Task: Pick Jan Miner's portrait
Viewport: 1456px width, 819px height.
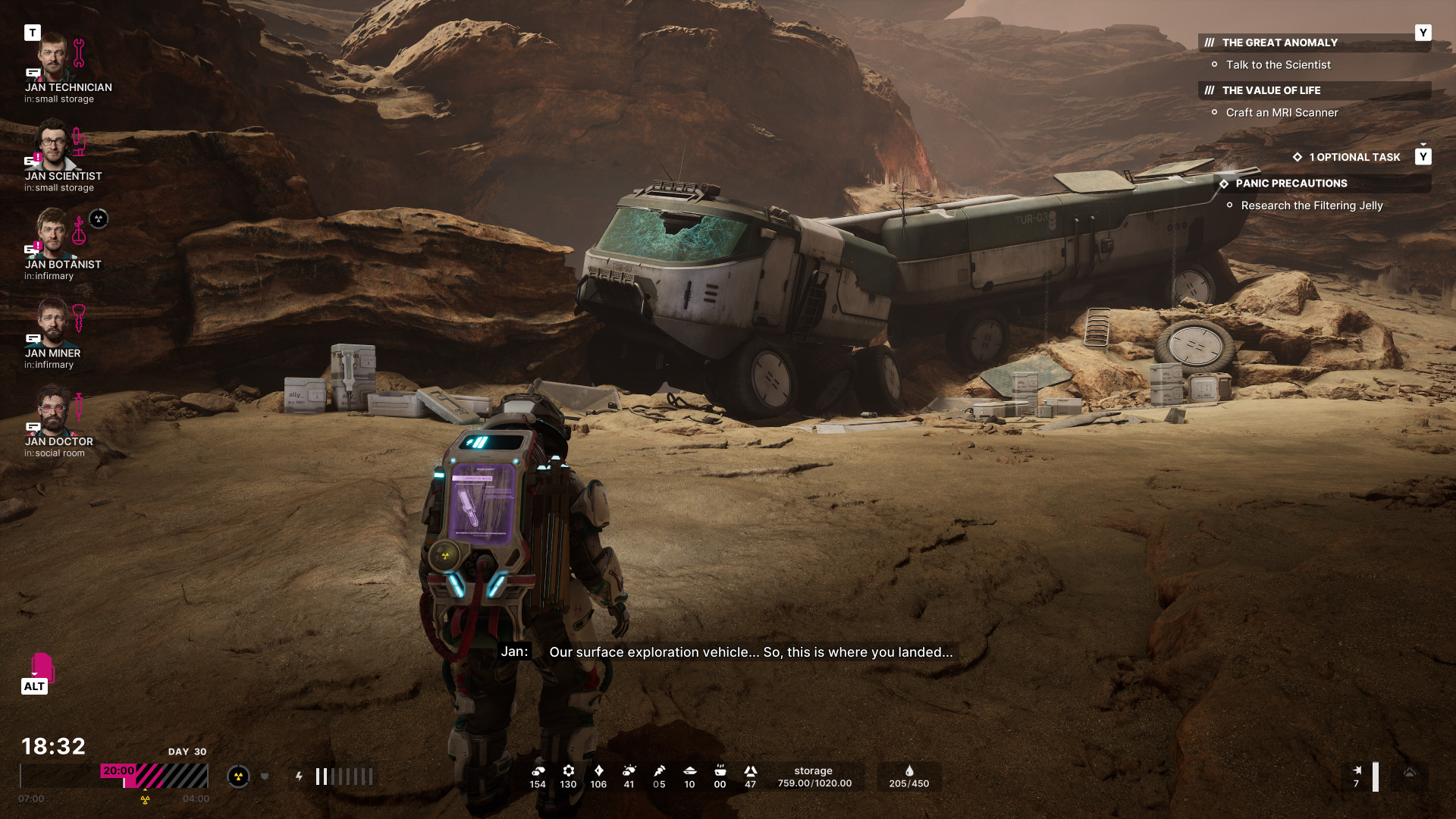Action: point(52,322)
